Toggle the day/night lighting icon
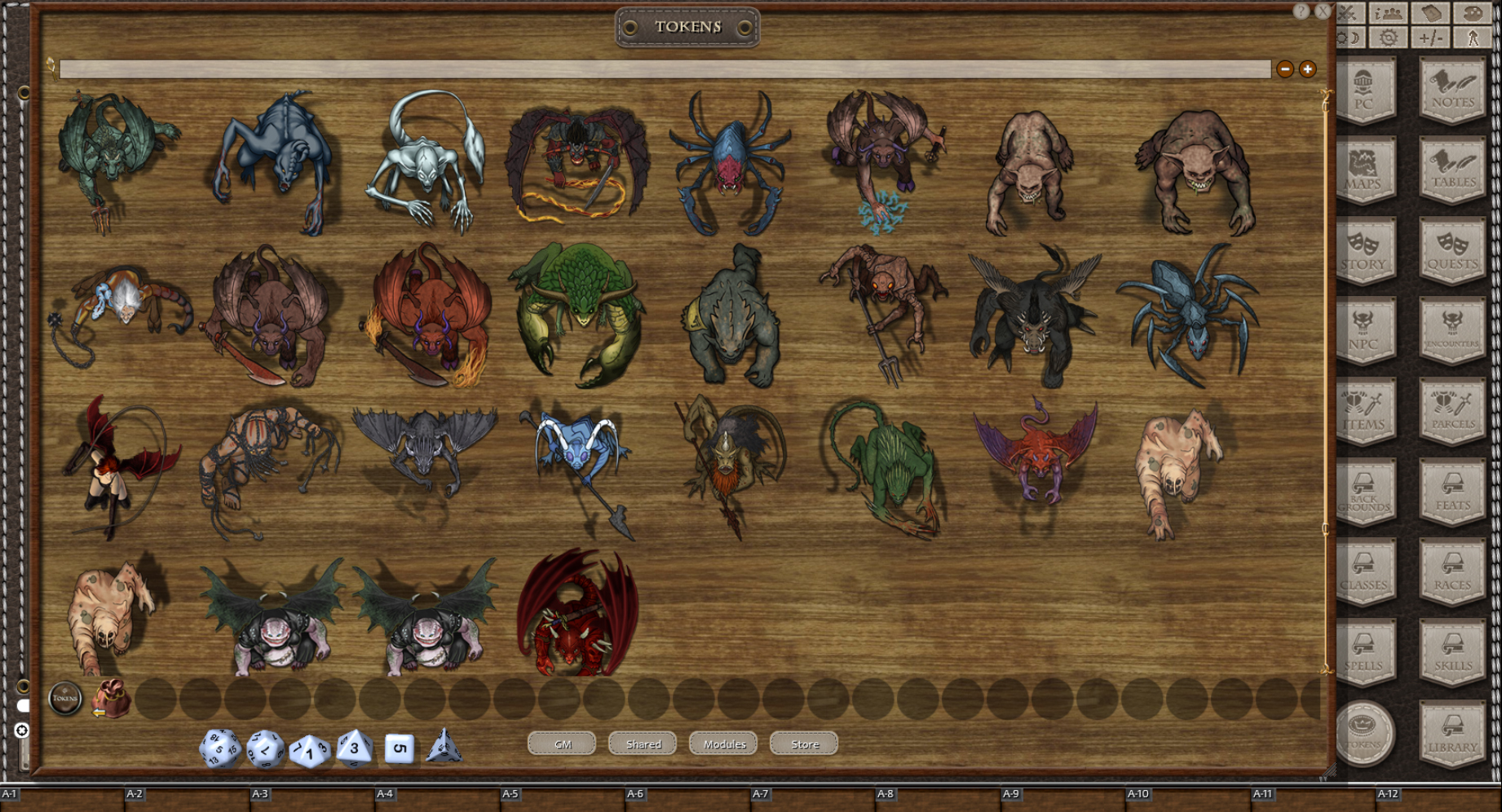 pos(1348,37)
